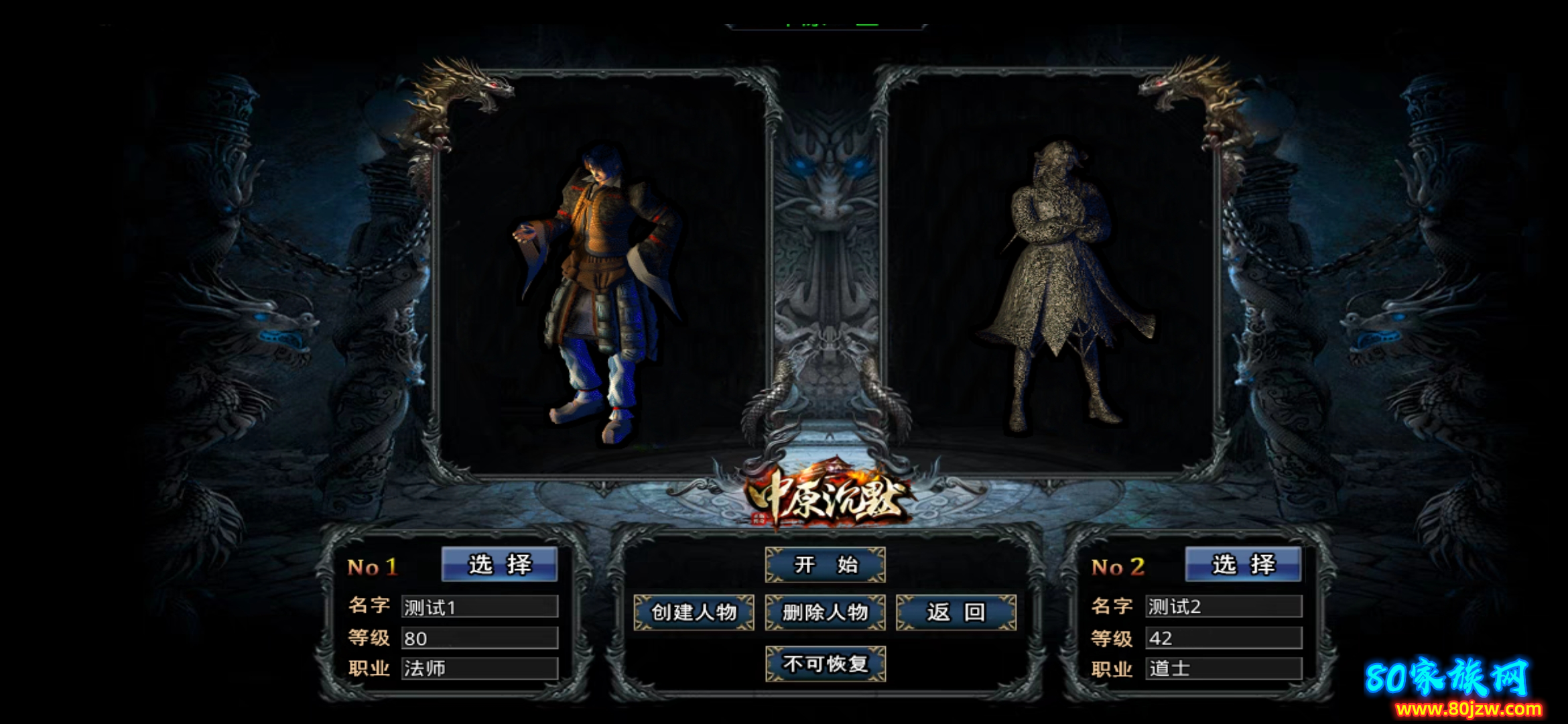
Task: Pick the stone taoist in the right frame
Action: [x=1059, y=282]
